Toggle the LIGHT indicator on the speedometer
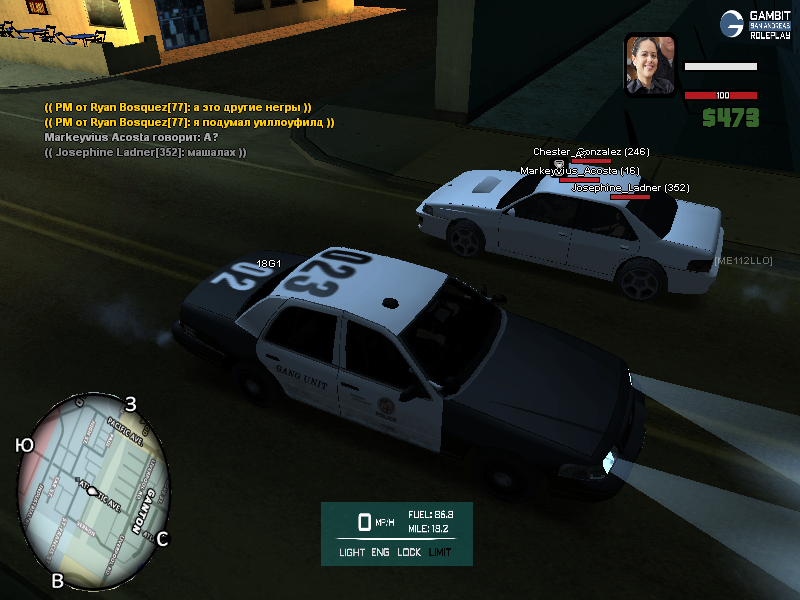Screen dimensions: 800x600 tap(352, 552)
